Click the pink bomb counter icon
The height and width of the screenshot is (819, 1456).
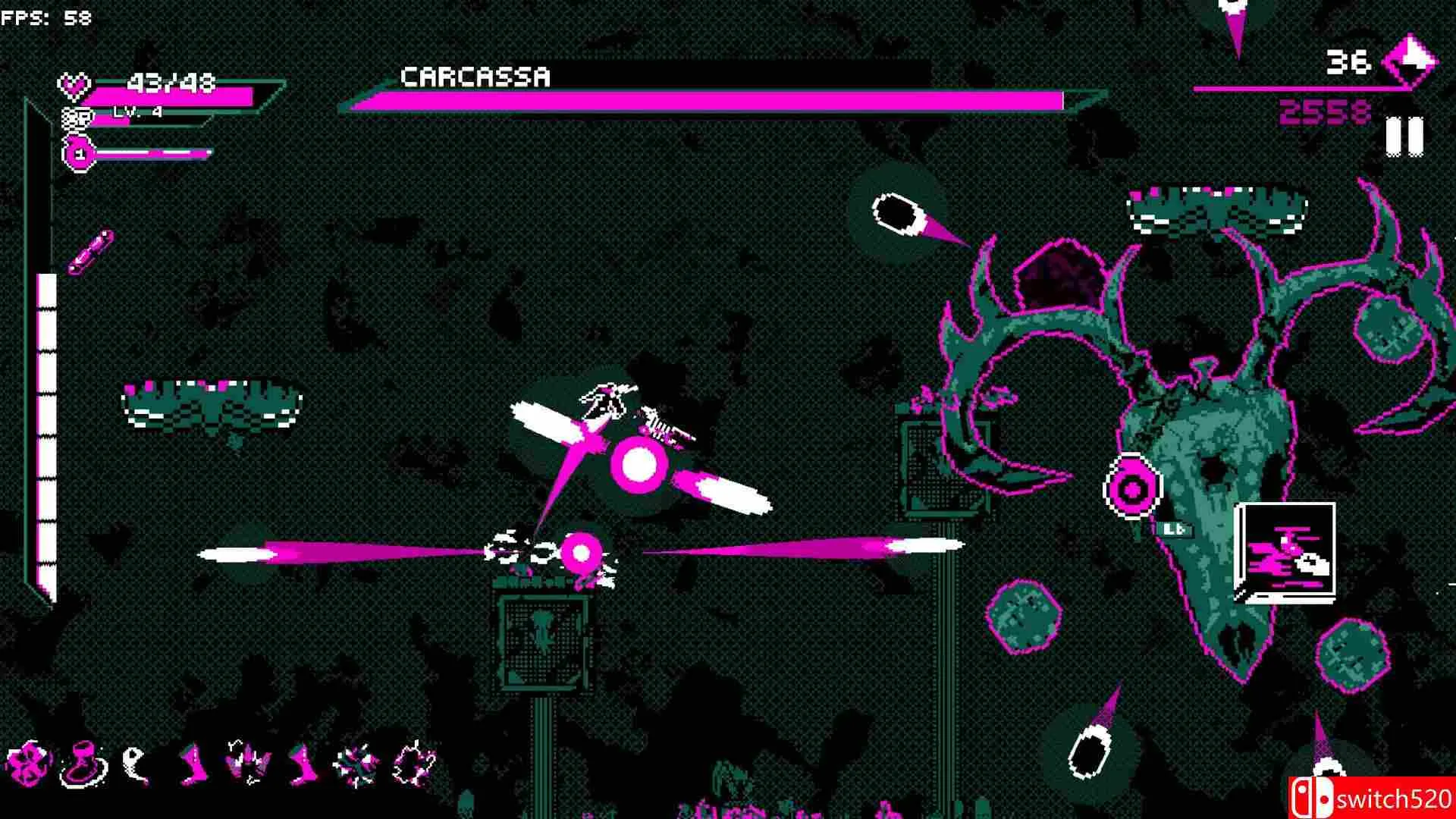coord(78,154)
